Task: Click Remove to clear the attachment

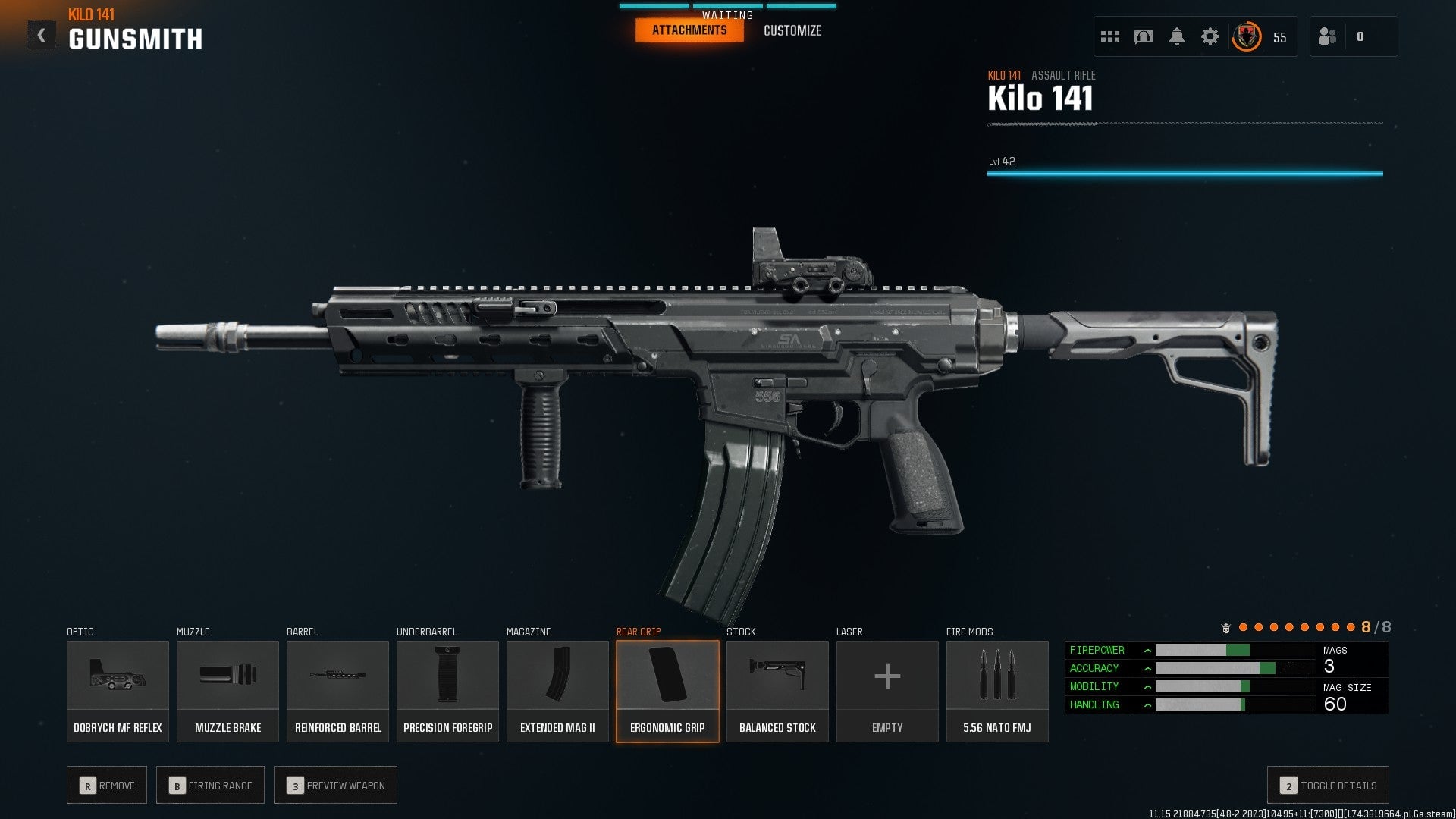Action: click(107, 785)
